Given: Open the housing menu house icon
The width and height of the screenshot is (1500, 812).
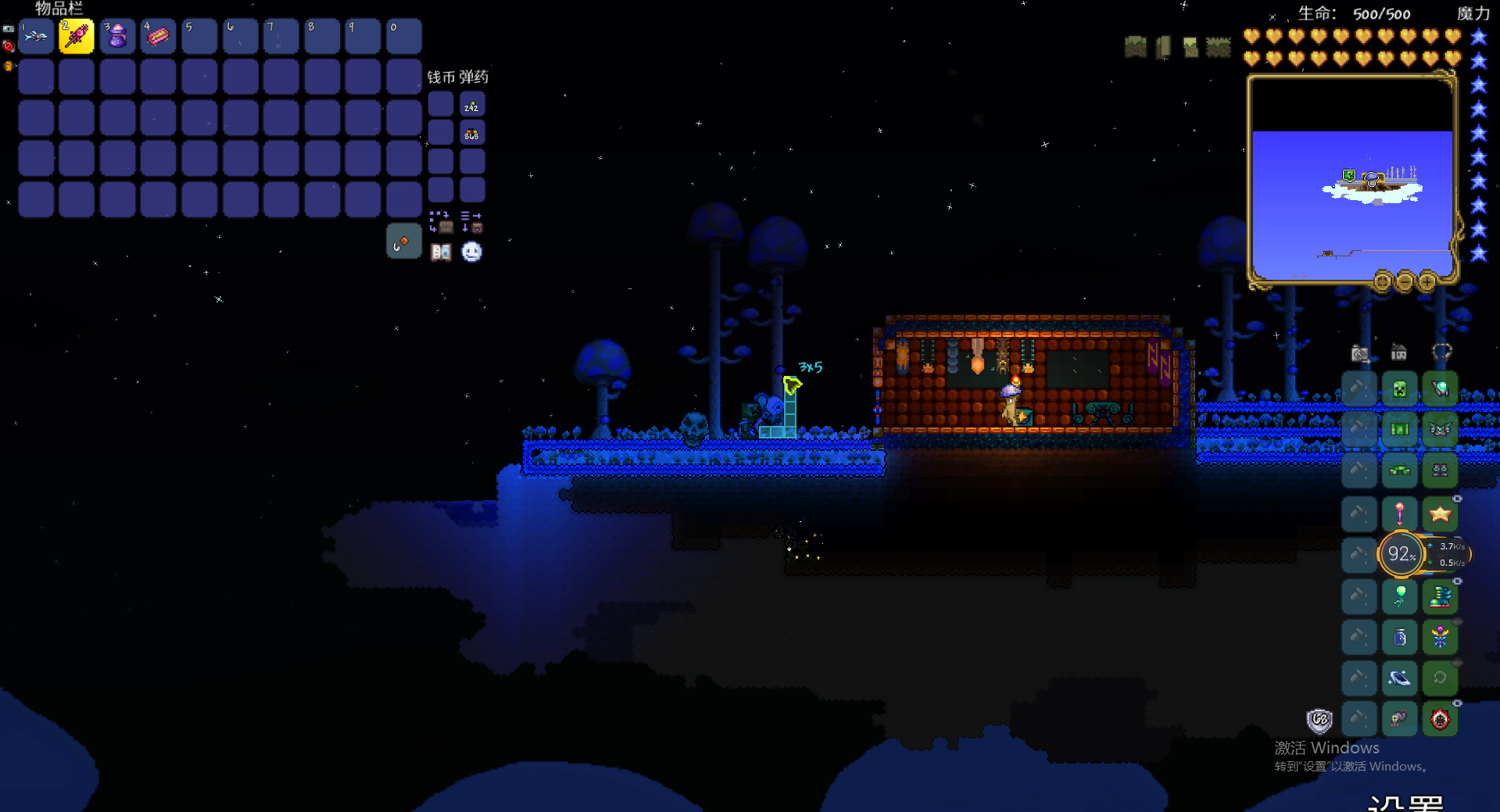Looking at the screenshot, I should click(1398, 353).
